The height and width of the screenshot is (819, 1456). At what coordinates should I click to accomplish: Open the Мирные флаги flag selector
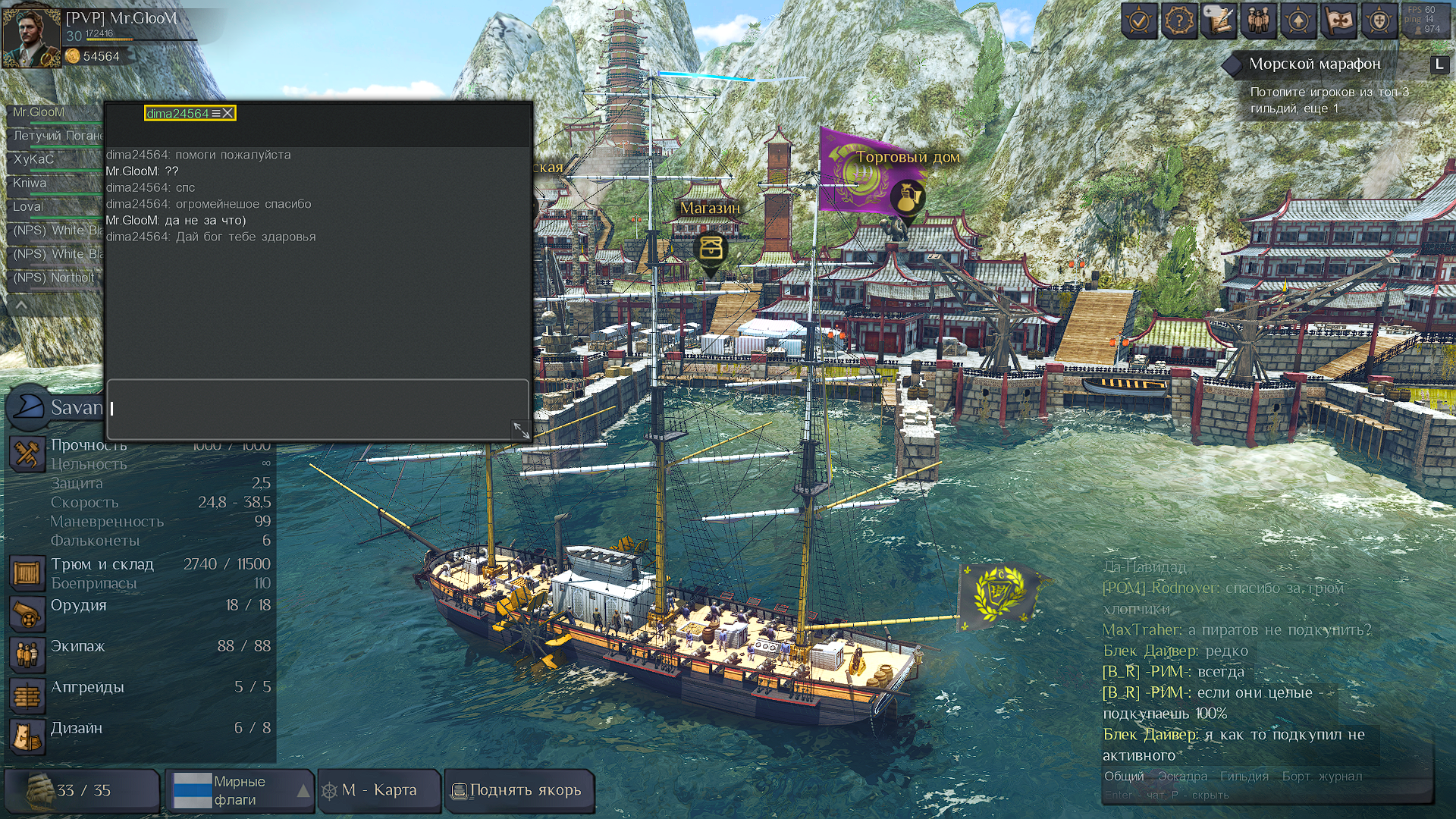(x=239, y=790)
